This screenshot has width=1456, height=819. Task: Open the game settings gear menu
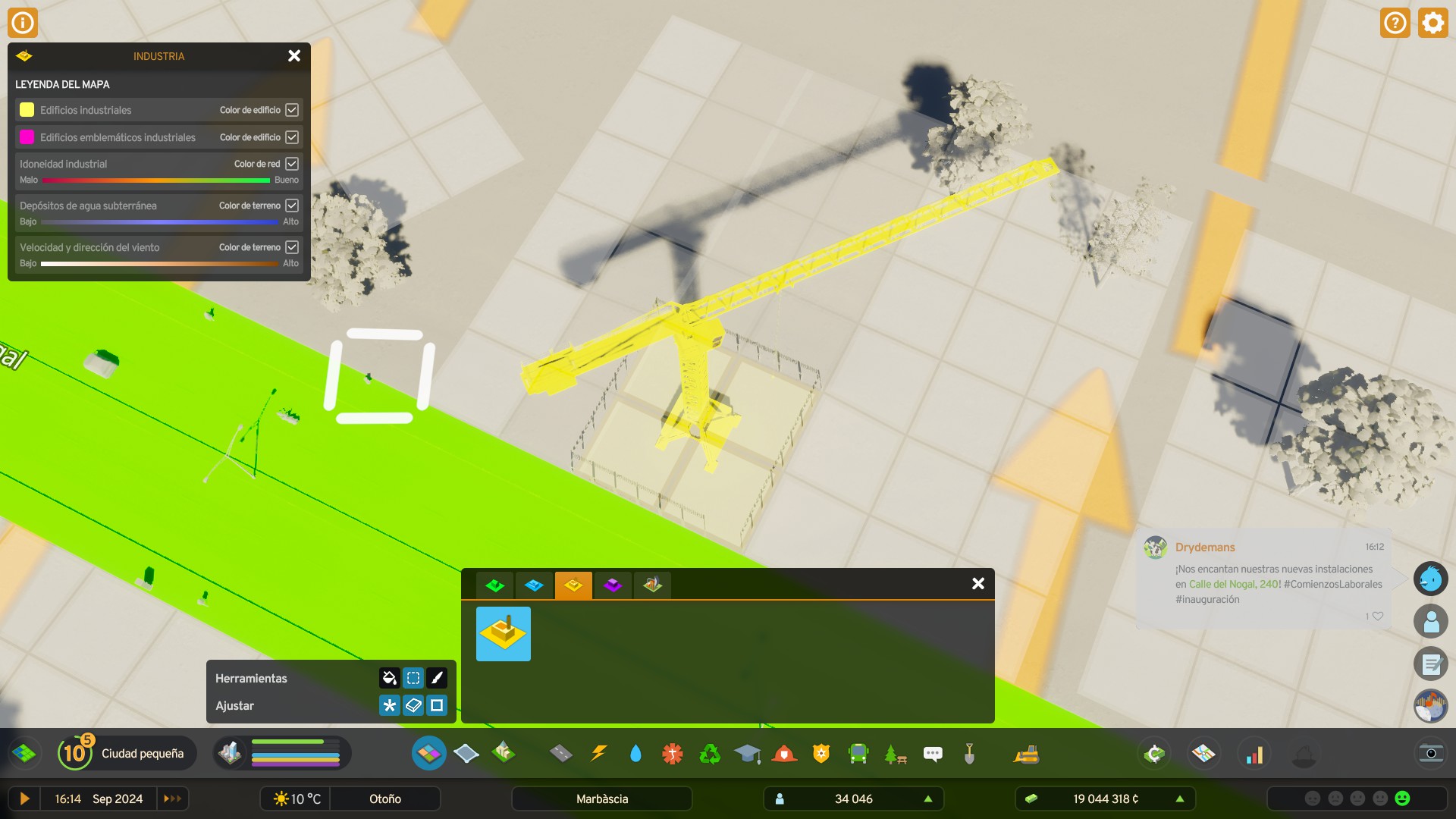(1432, 22)
